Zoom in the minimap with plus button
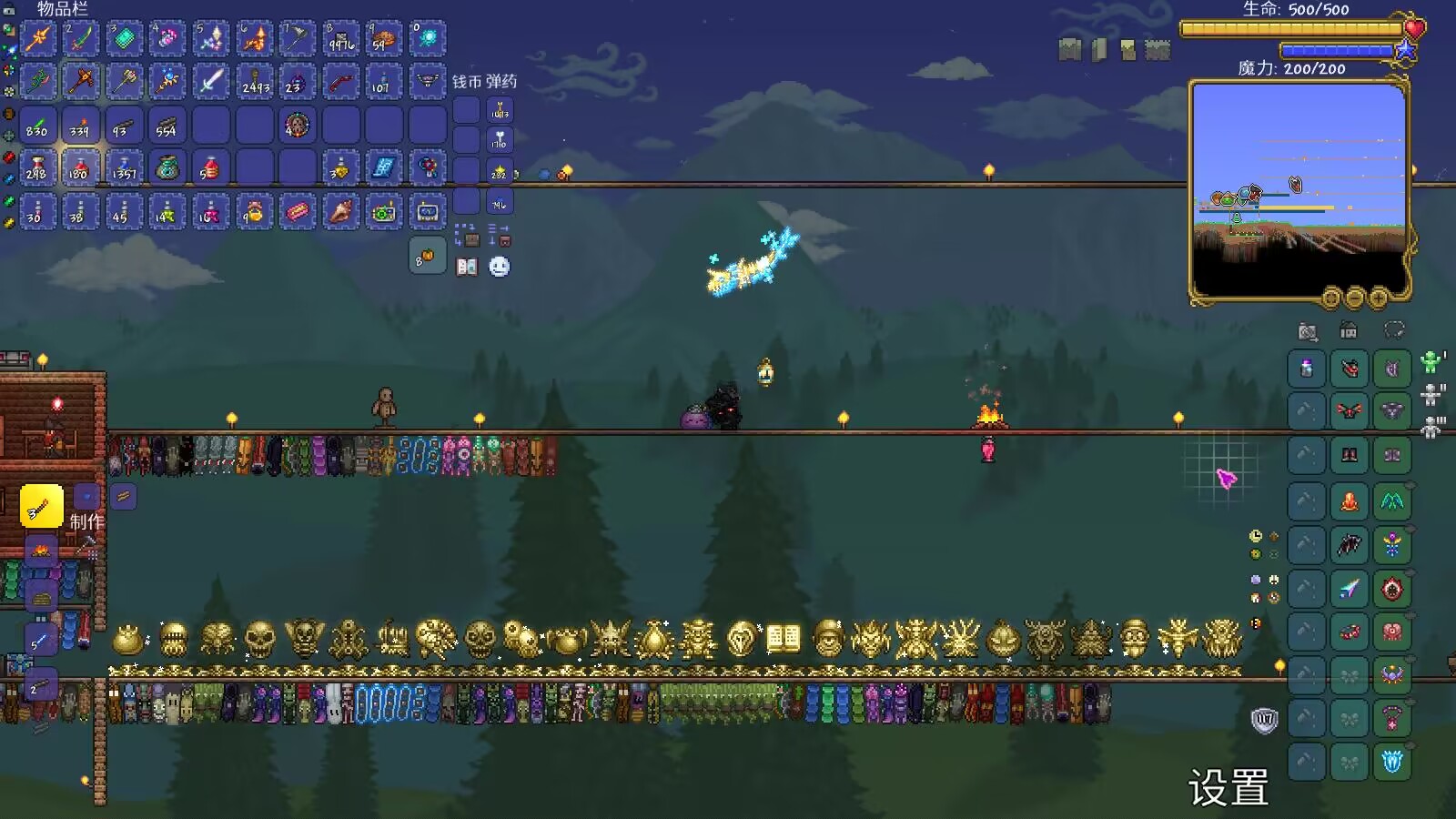The height and width of the screenshot is (819, 1456). pyautogui.click(x=1379, y=298)
